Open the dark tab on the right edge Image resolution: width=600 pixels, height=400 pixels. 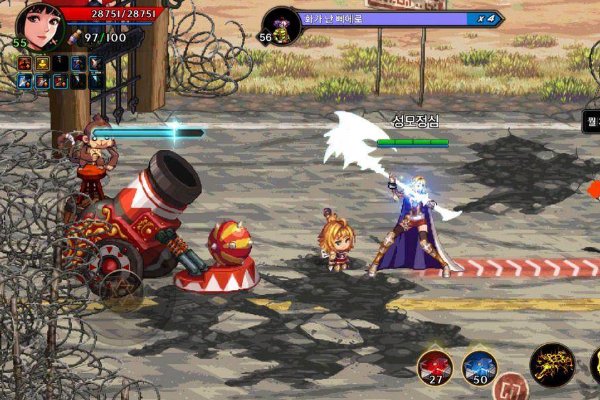coord(591,122)
